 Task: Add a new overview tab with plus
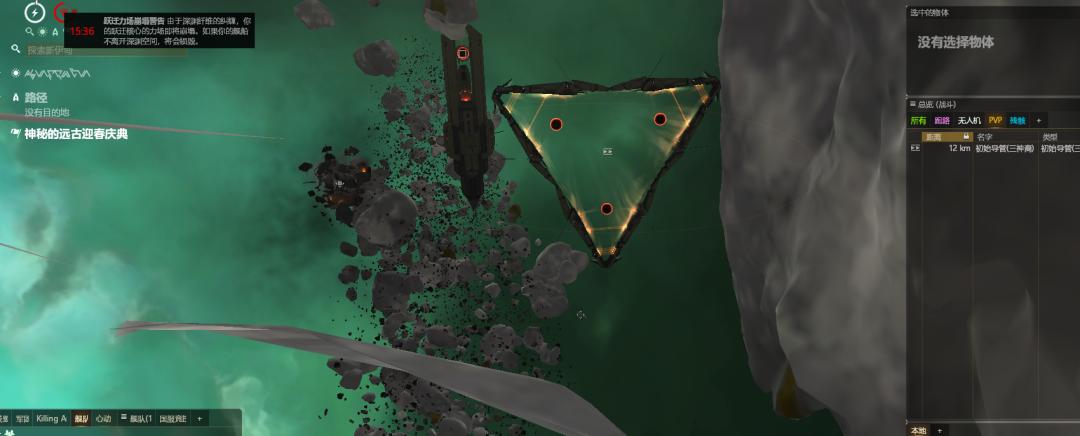(x=1038, y=120)
